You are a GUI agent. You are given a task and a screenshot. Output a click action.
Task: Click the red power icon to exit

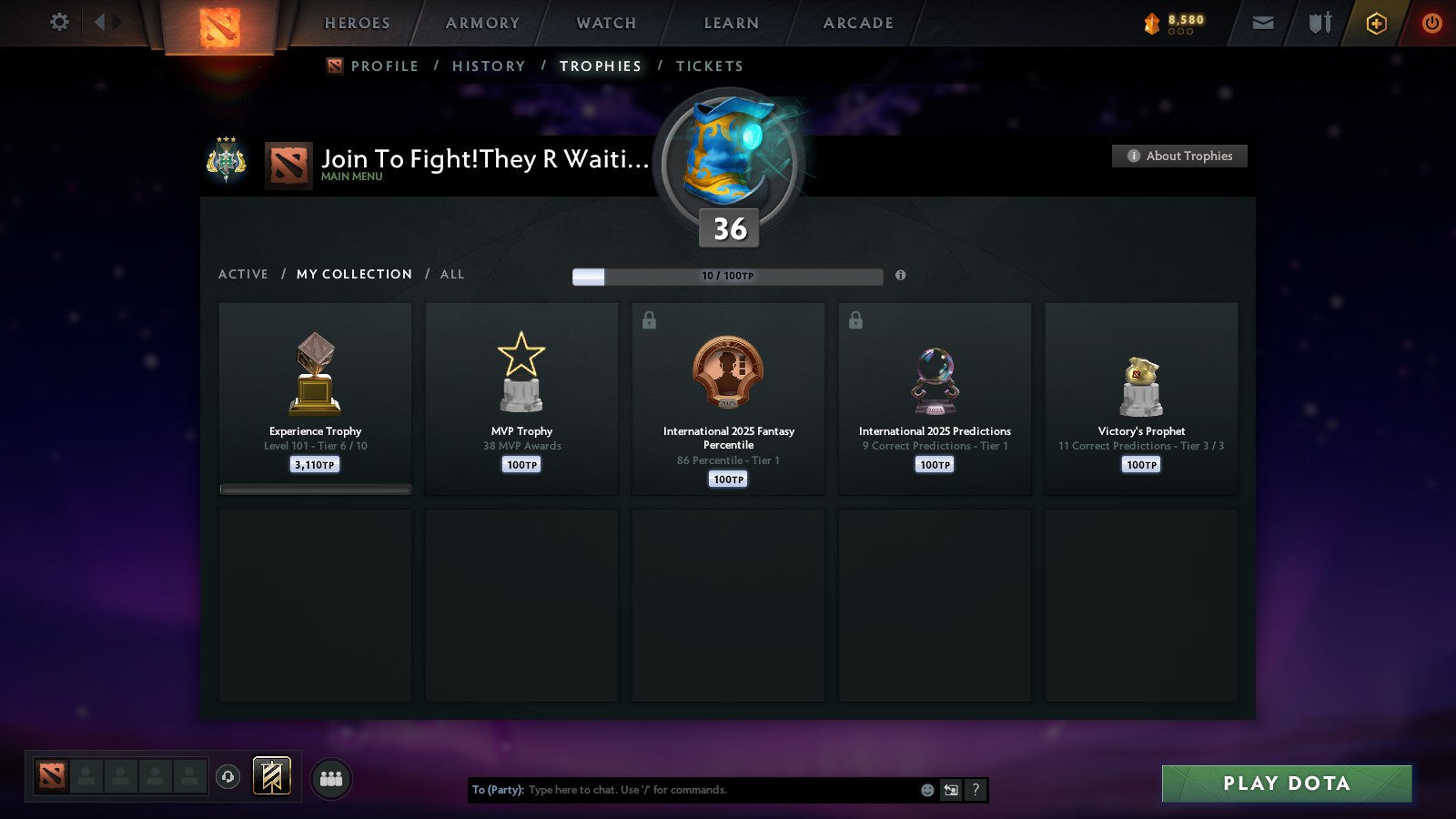coord(1431,23)
